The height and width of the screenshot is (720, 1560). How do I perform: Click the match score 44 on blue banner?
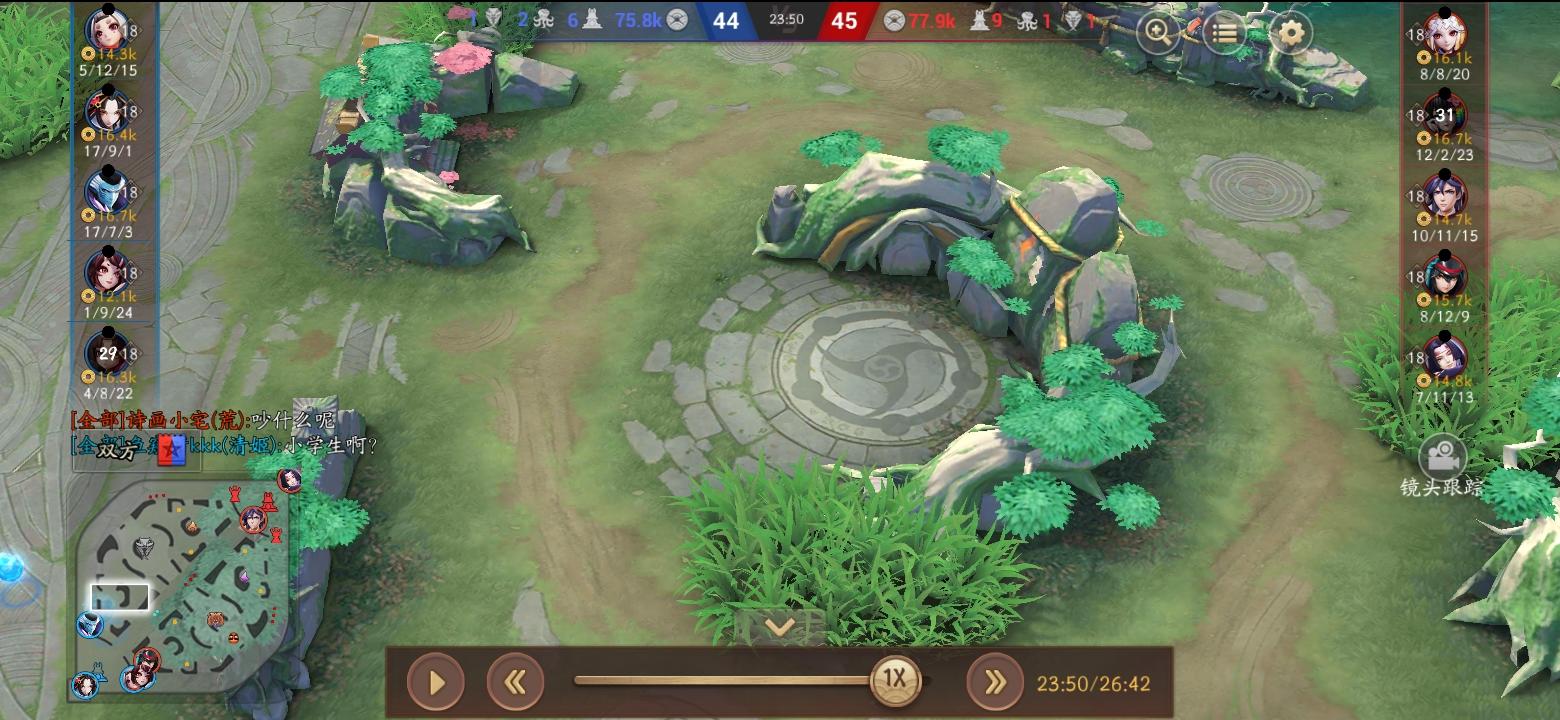(725, 20)
